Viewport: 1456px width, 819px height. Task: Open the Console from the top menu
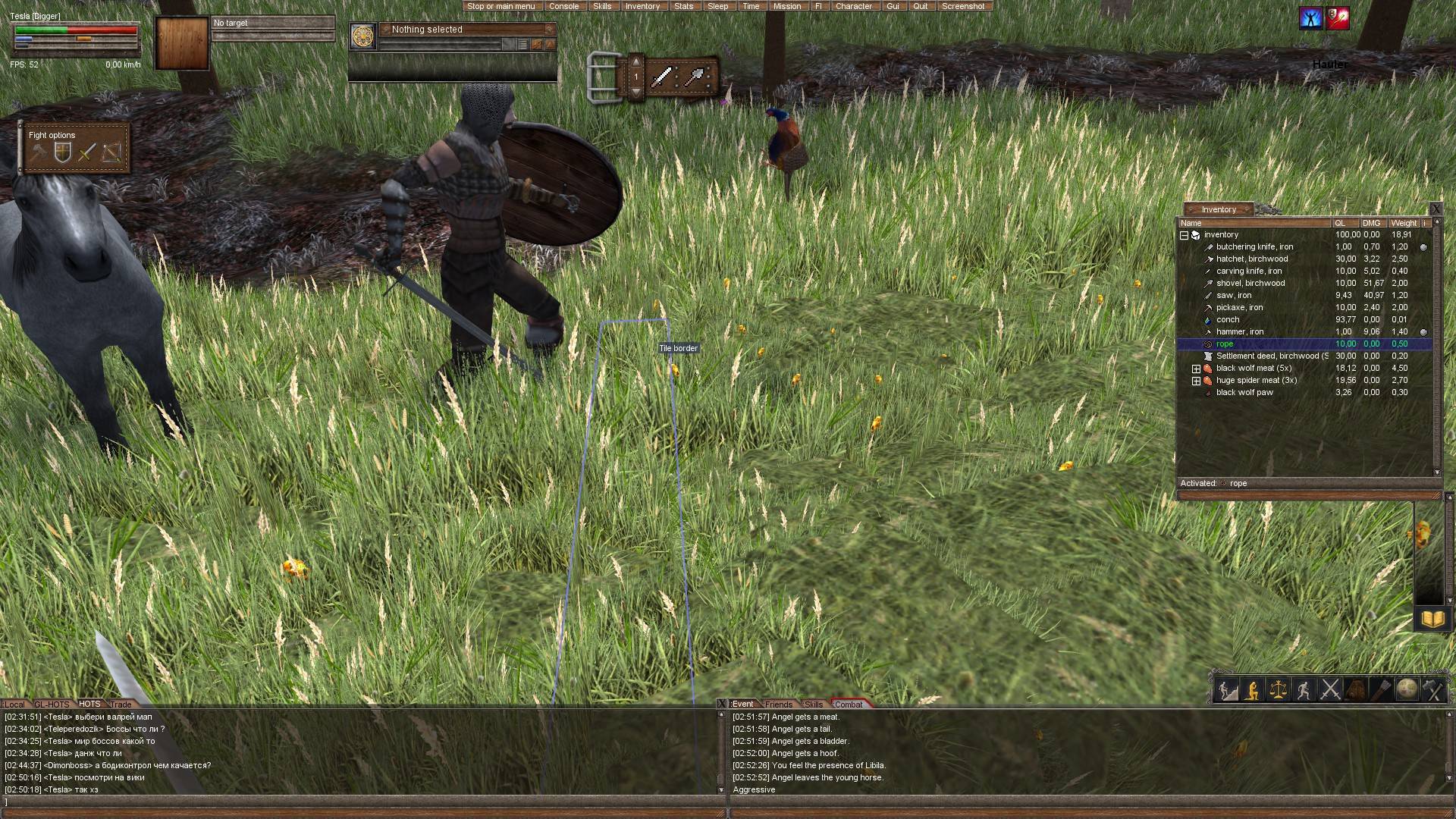click(563, 6)
